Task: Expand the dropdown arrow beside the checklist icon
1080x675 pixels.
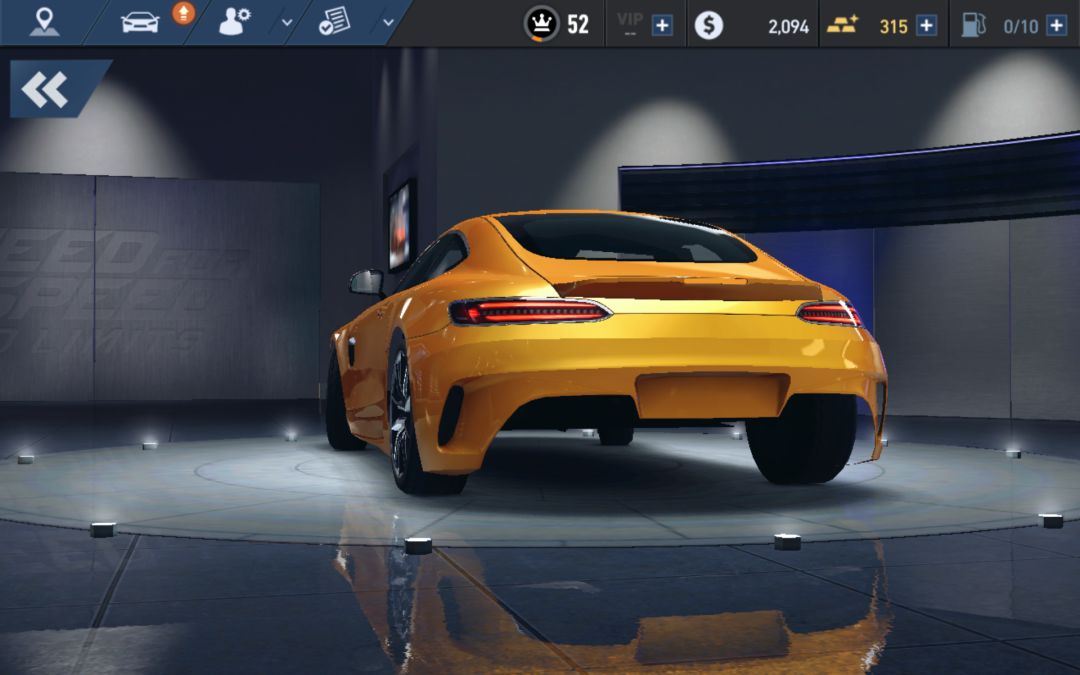Action: click(388, 23)
